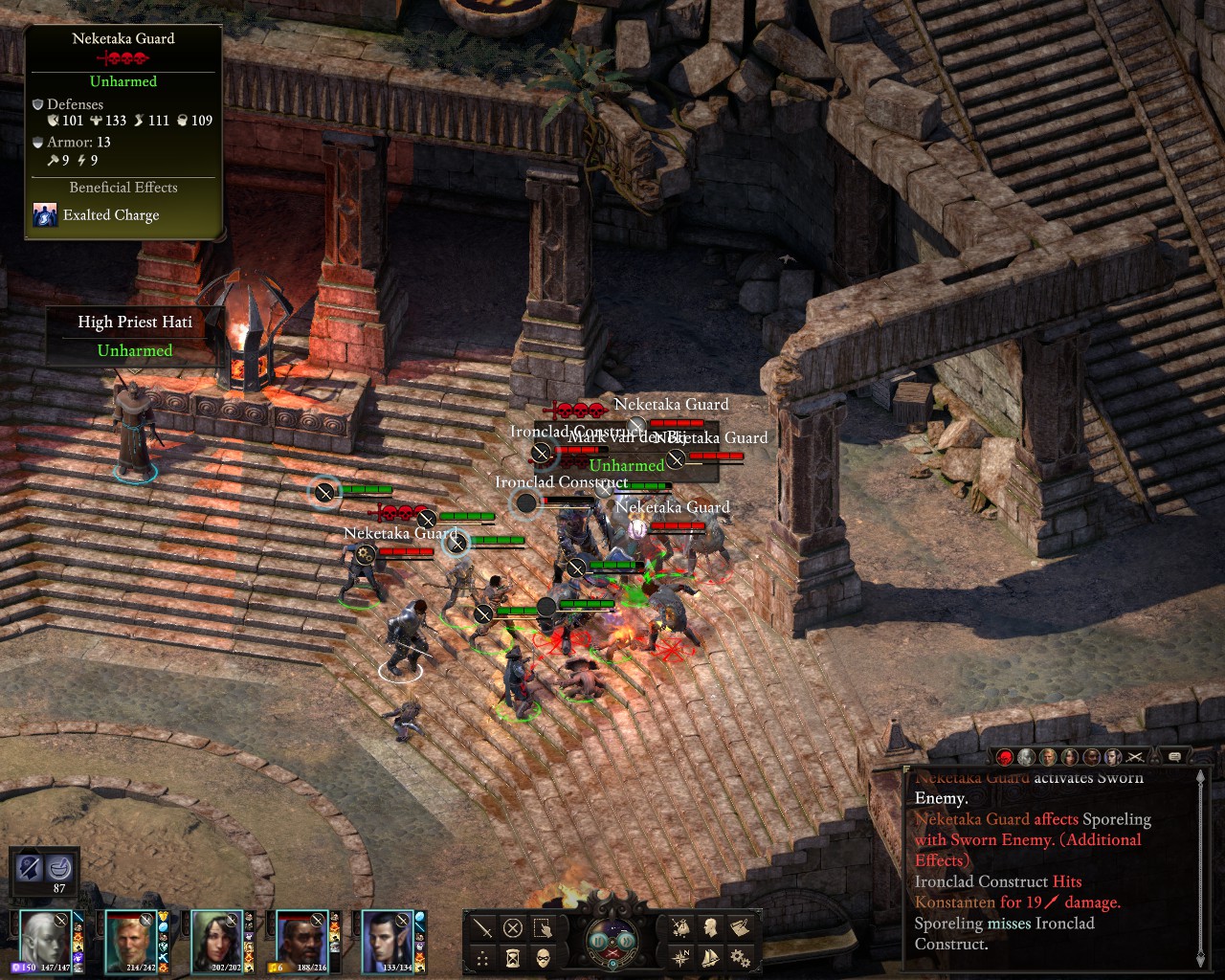Toggle the red skull combat log filter
The image size is (1225, 980).
click(x=1005, y=758)
